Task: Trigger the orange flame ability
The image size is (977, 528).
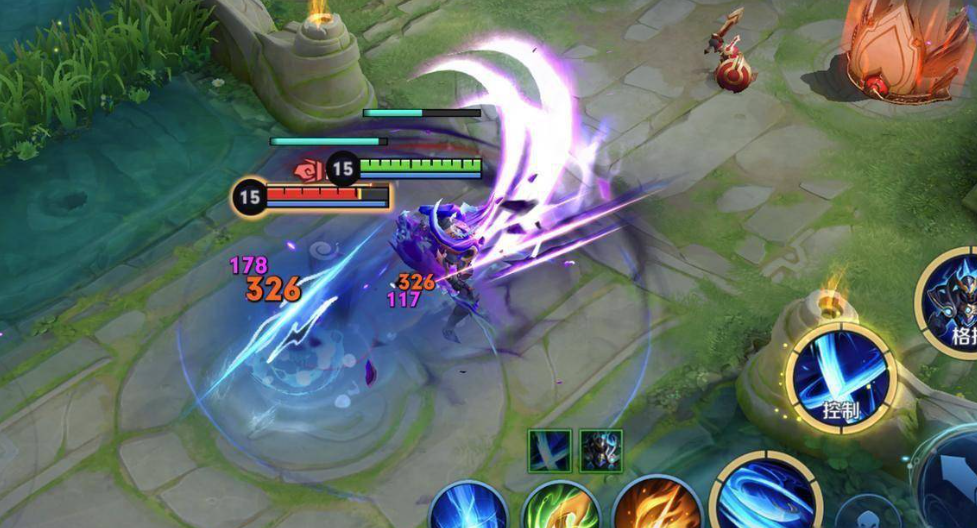Action: click(657, 508)
